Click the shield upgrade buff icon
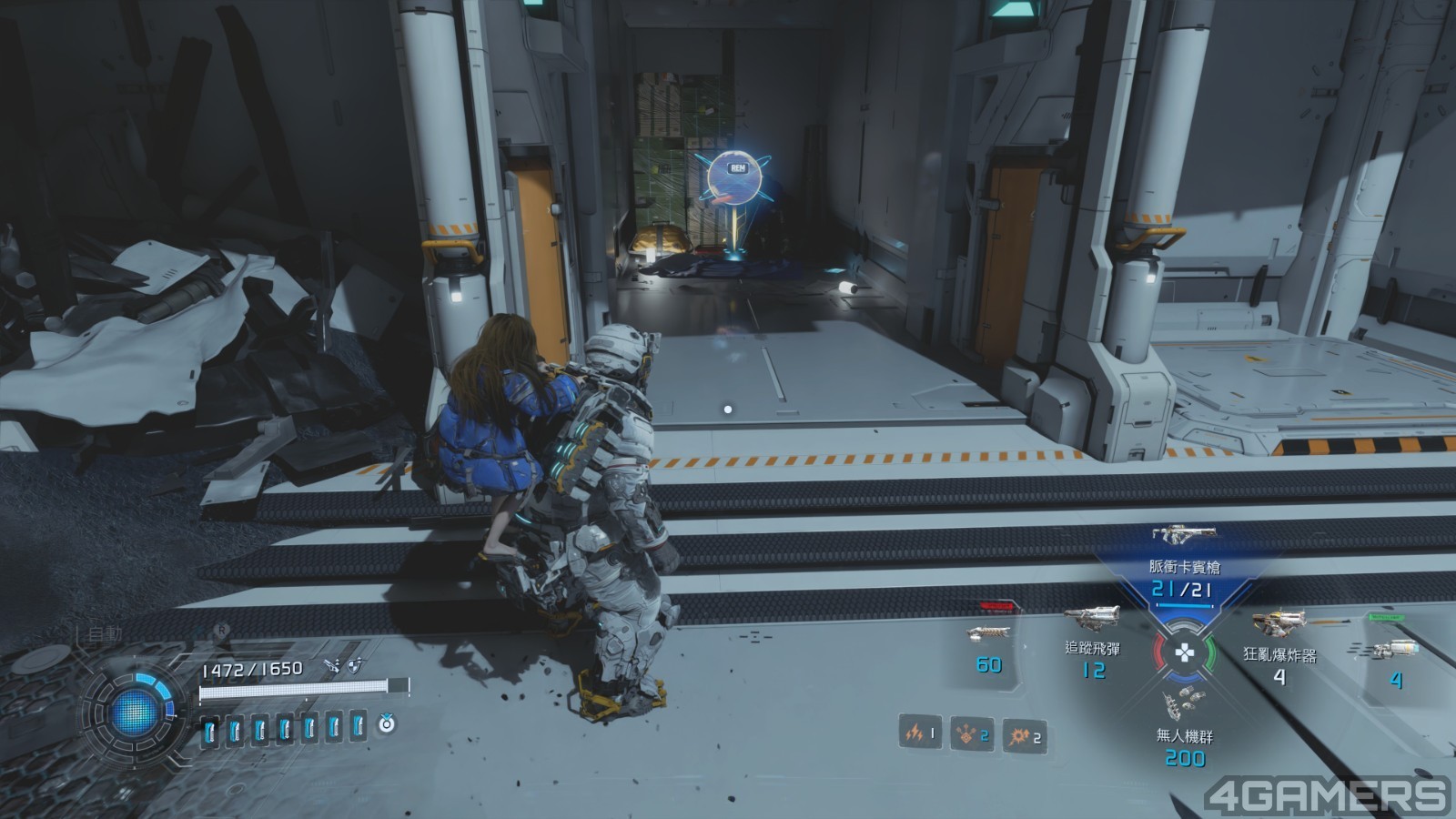Viewport: 1456px width, 819px height. (x=354, y=667)
